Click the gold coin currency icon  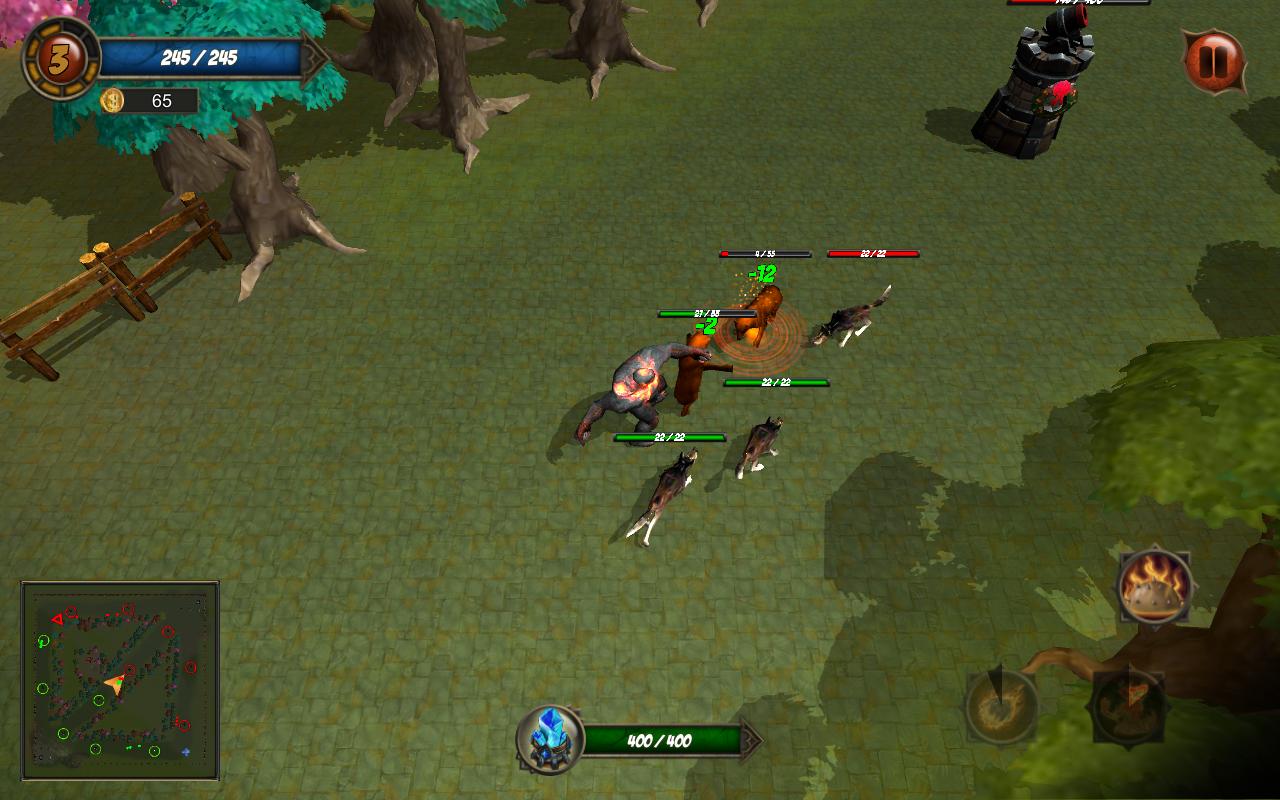coord(113,100)
